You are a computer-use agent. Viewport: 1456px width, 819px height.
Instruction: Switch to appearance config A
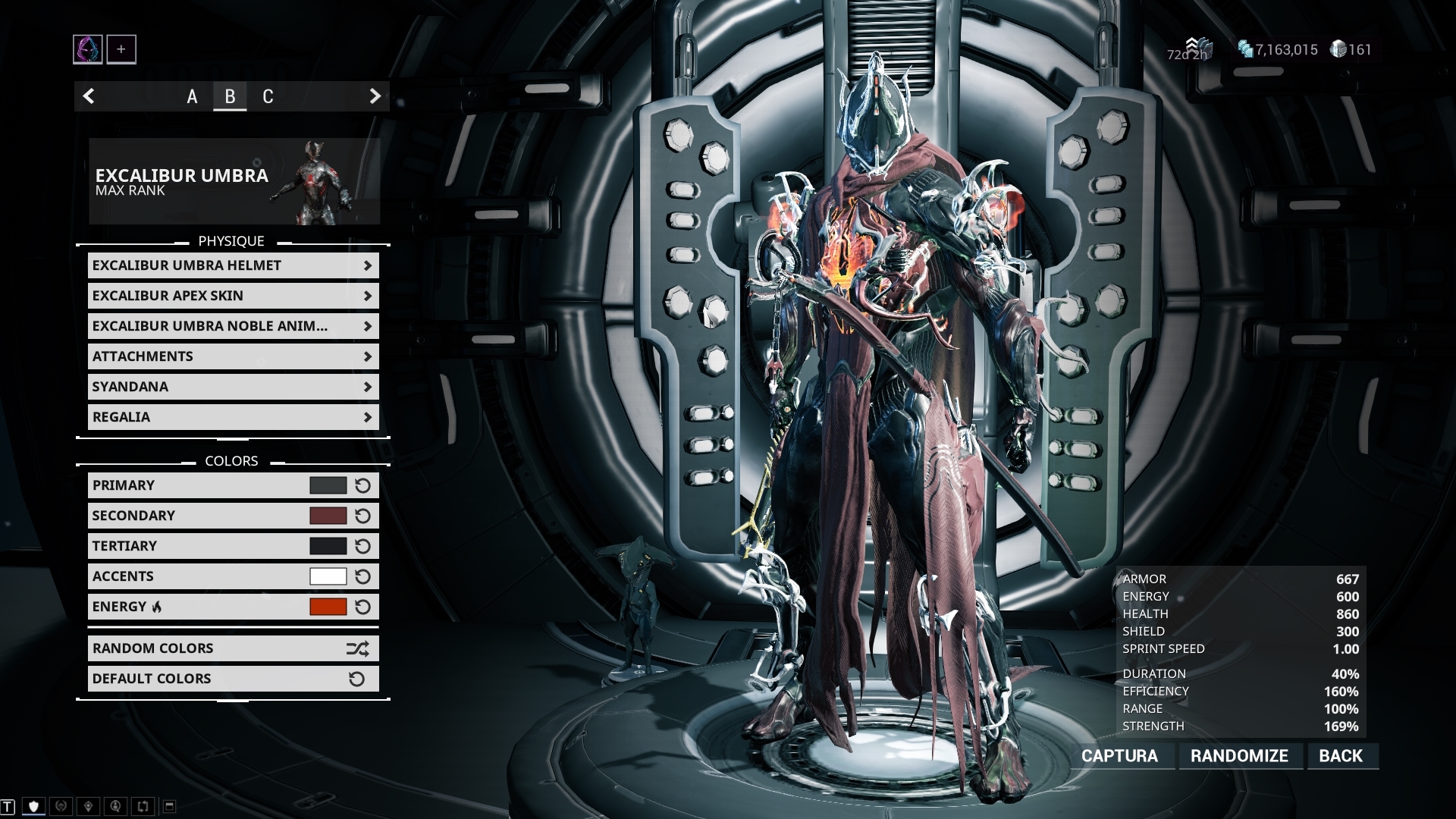192,96
